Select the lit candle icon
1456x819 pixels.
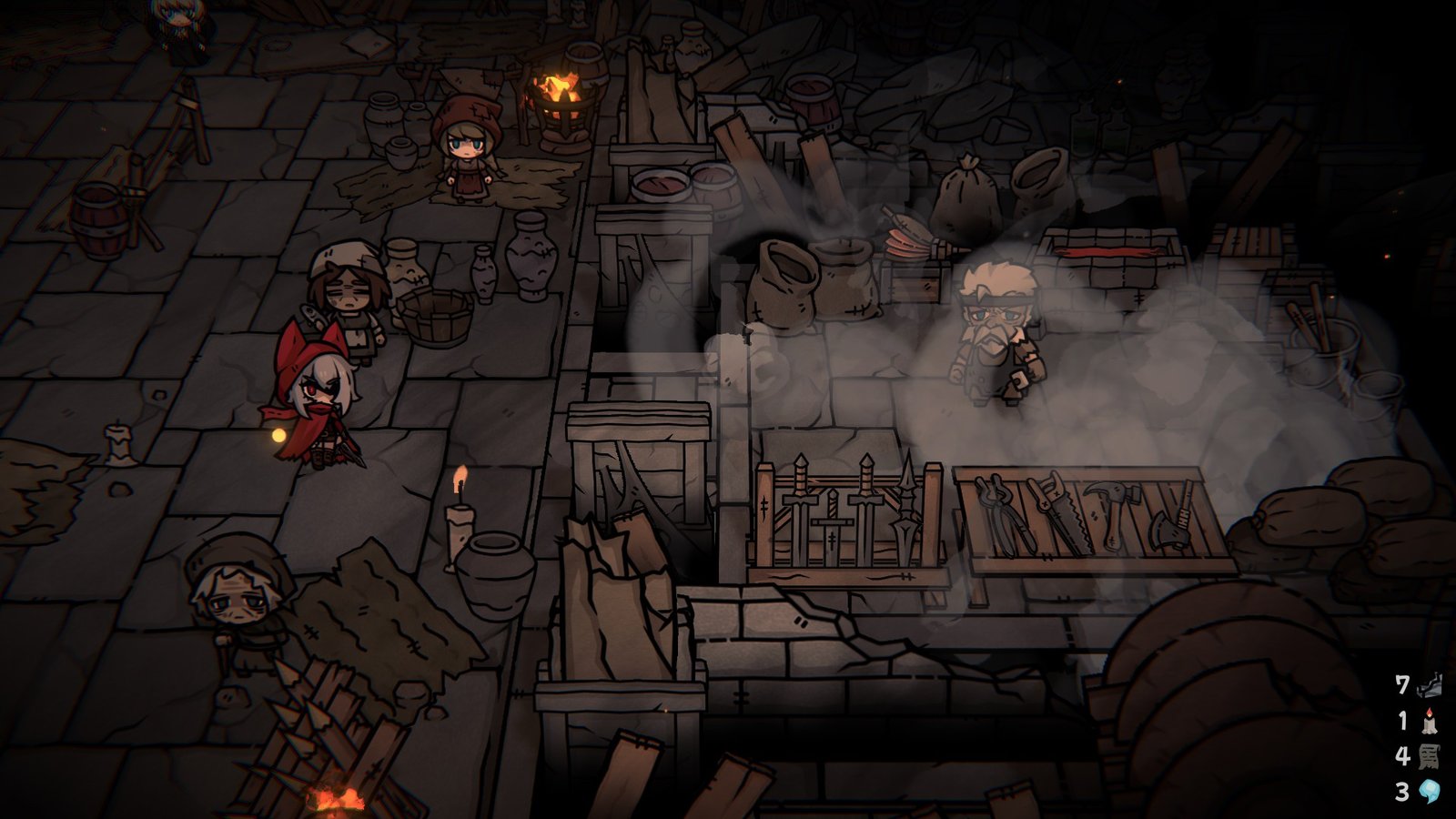point(1430,721)
